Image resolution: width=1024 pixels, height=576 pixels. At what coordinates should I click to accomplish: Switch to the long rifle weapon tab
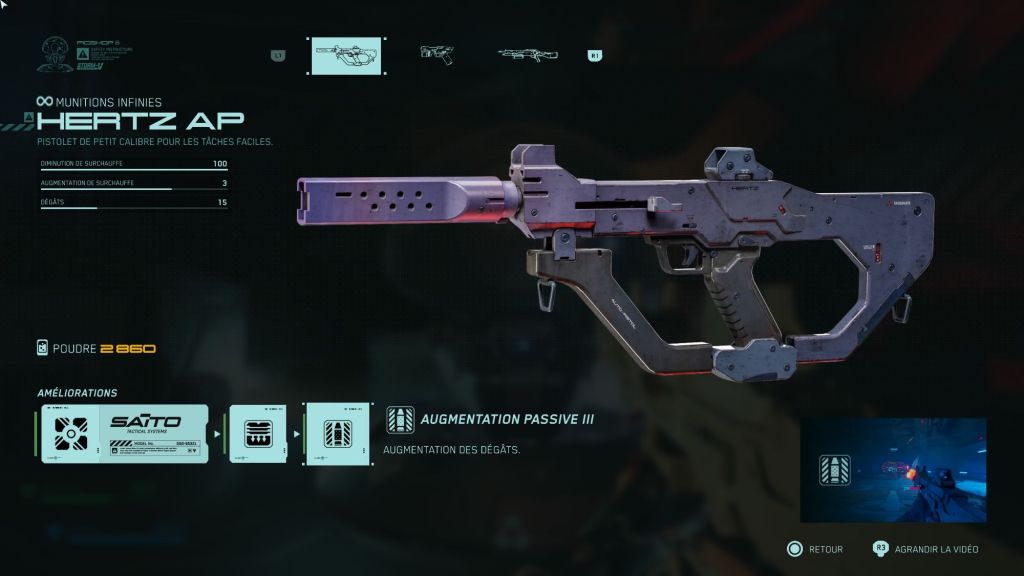(527, 54)
